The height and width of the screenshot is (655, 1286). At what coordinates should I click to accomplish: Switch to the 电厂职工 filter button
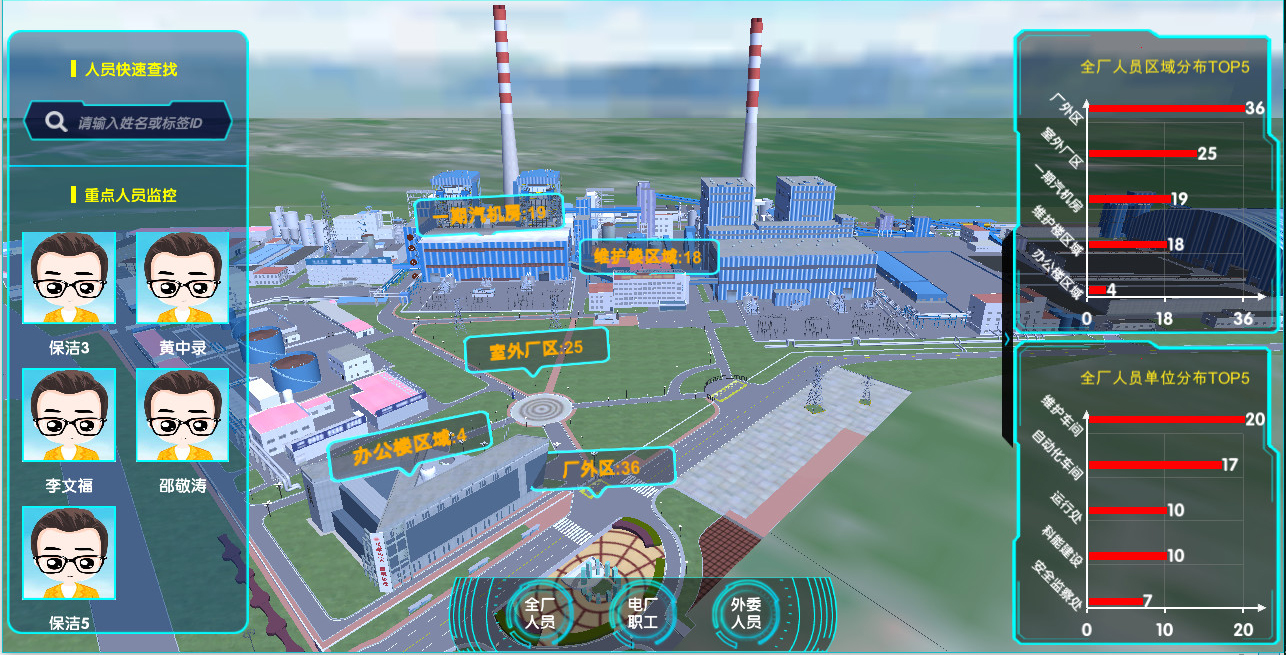click(643, 613)
